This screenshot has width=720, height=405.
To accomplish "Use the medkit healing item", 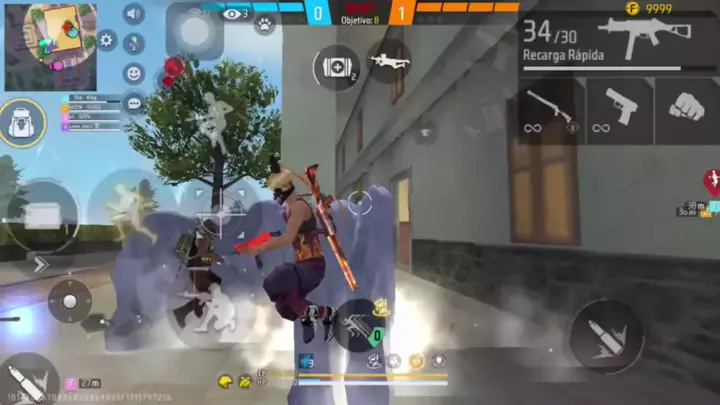I will [336, 66].
